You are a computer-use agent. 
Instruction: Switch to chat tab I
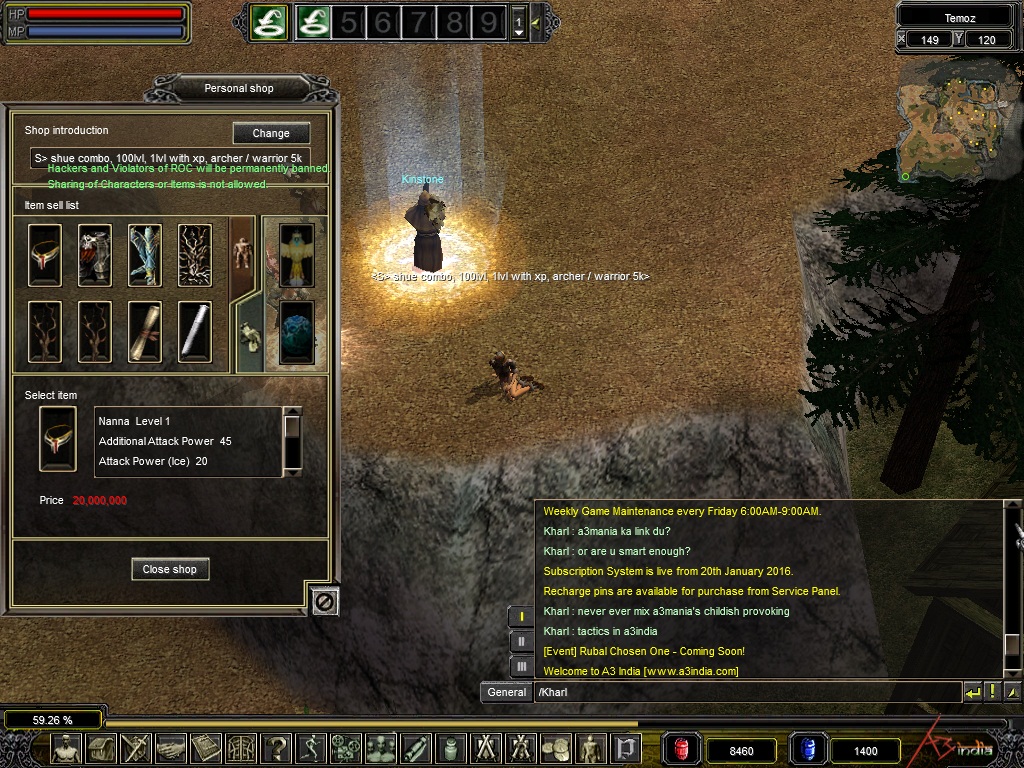(x=521, y=616)
